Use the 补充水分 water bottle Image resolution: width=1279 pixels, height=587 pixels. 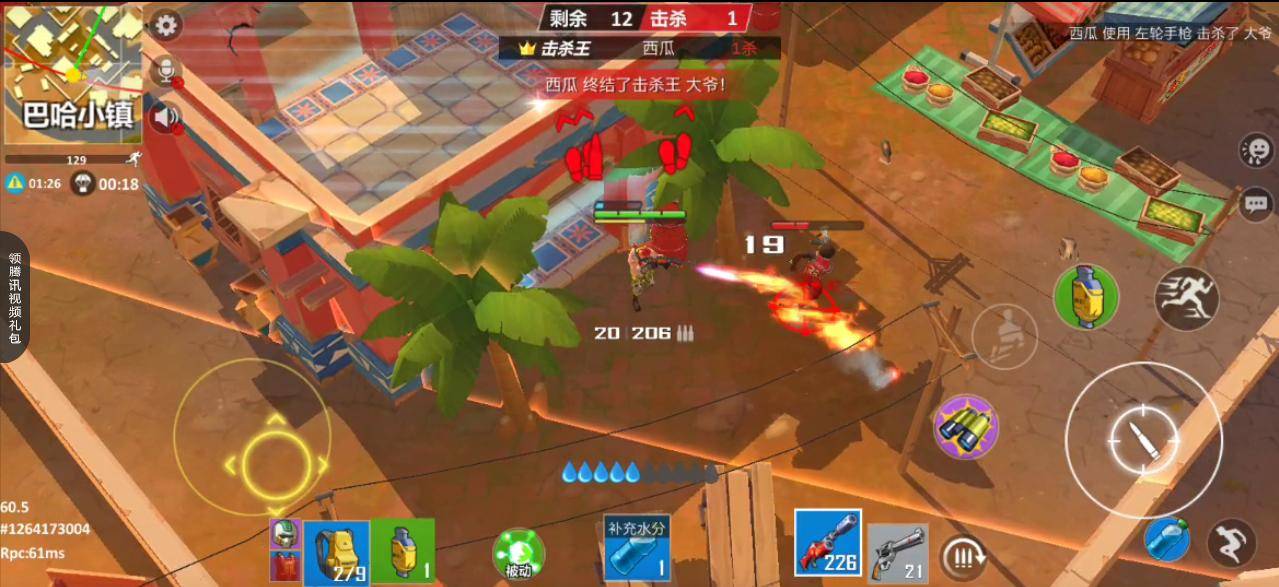(636, 548)
